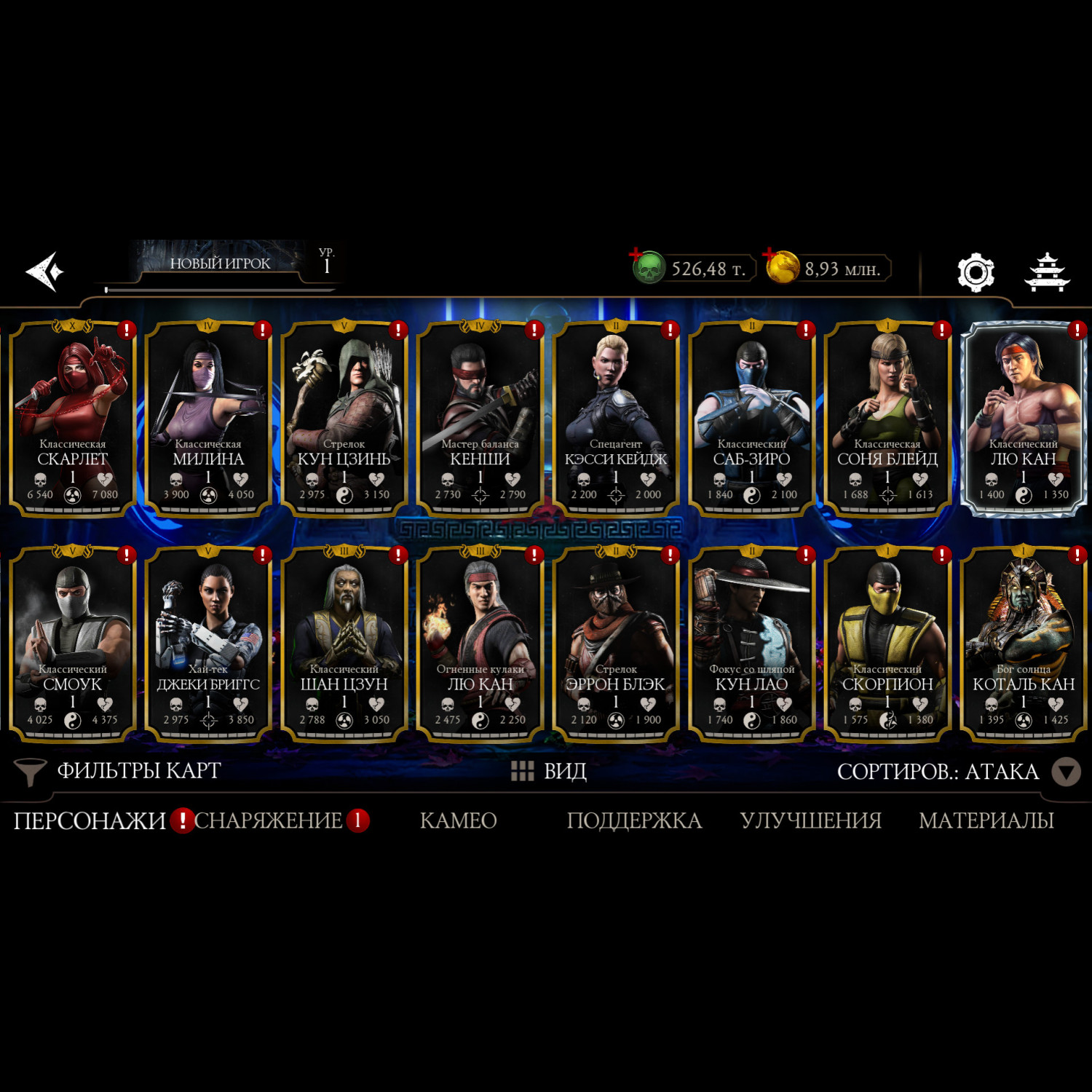Viewport: 1092px width, 1092px height.
Task: Choose the Classic Sub-Zero card
Action: coord(751,417)
